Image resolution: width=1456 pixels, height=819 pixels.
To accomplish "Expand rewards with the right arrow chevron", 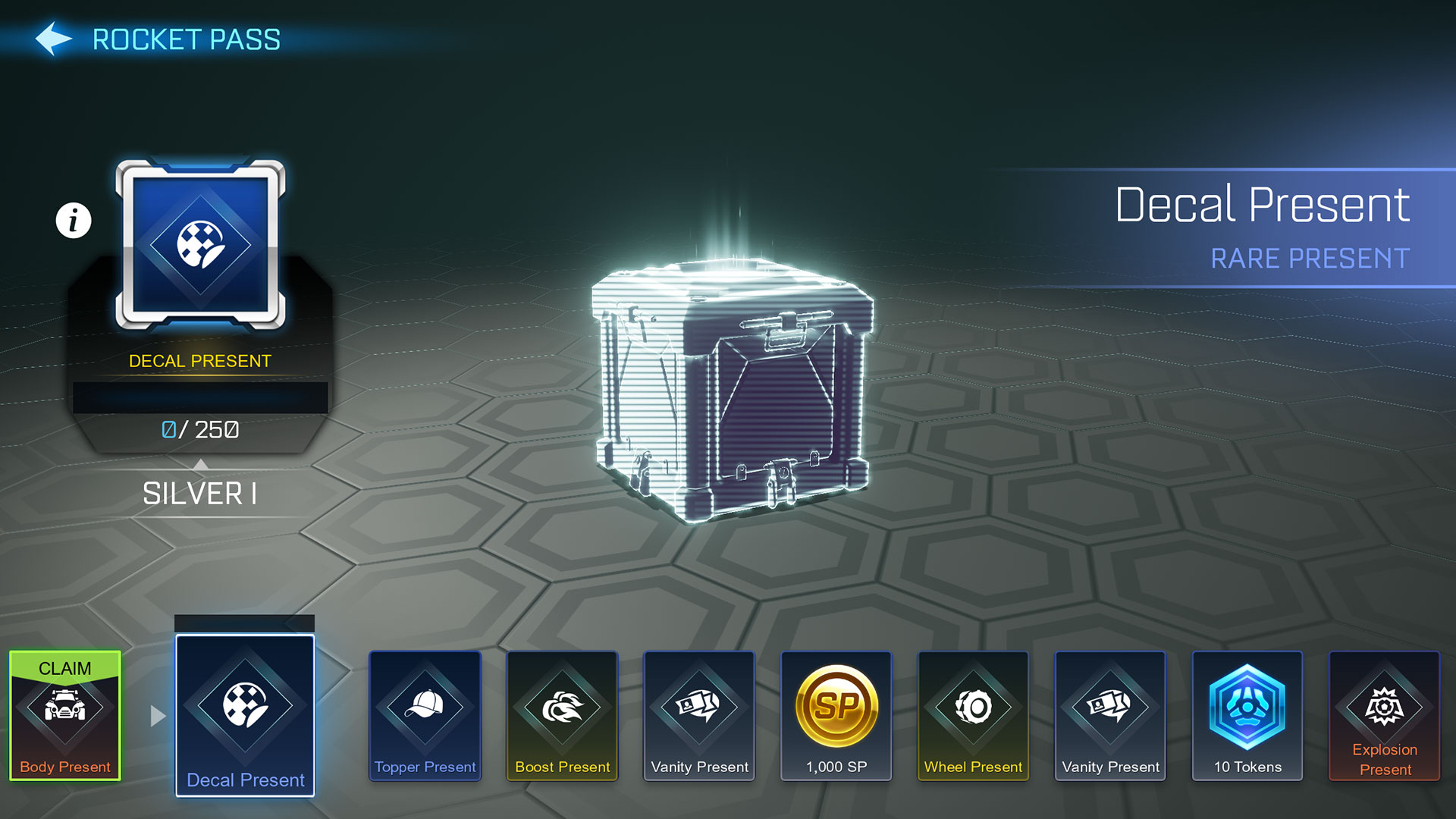I will 157,713.
